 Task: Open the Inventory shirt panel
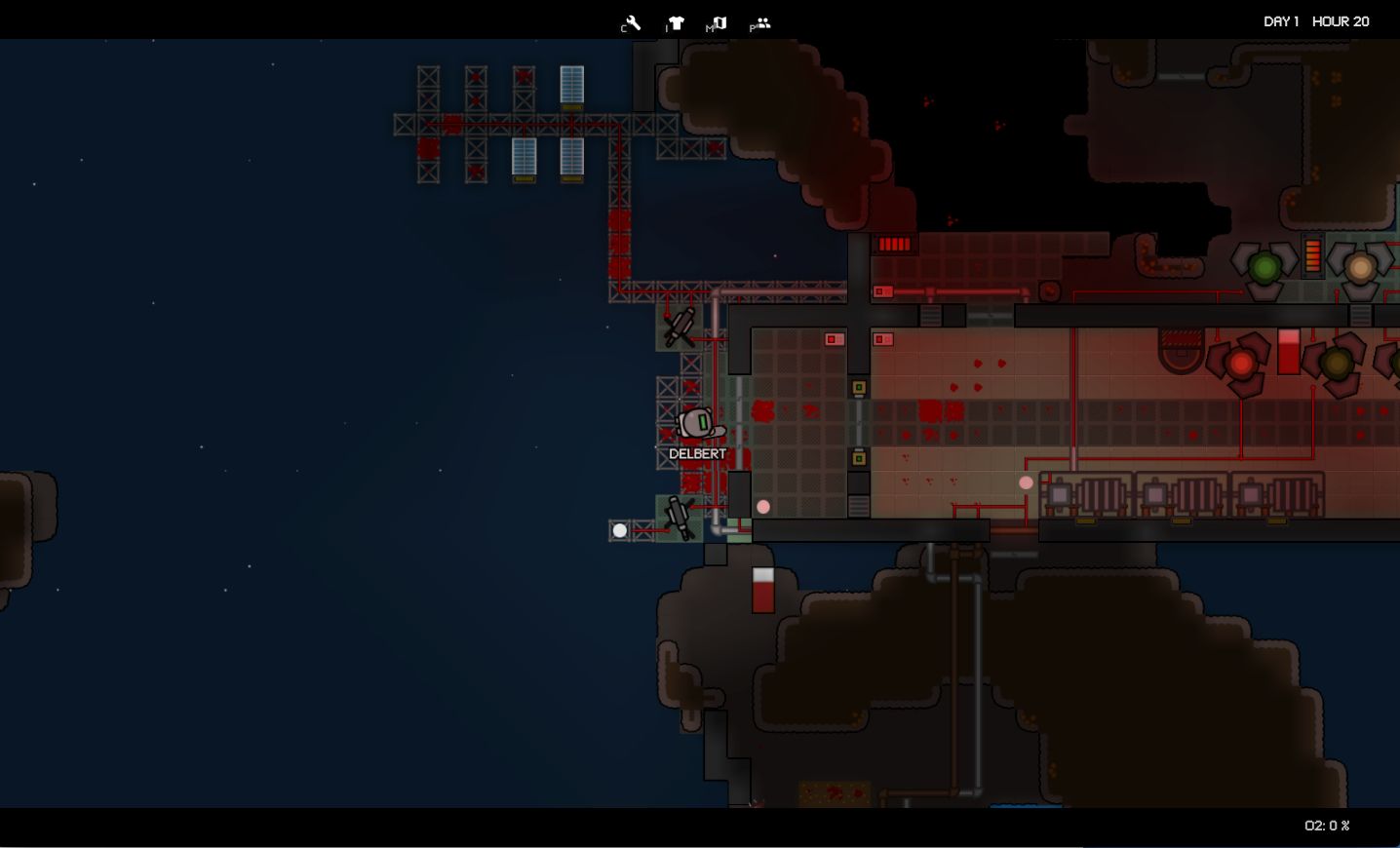pos(675,19)
